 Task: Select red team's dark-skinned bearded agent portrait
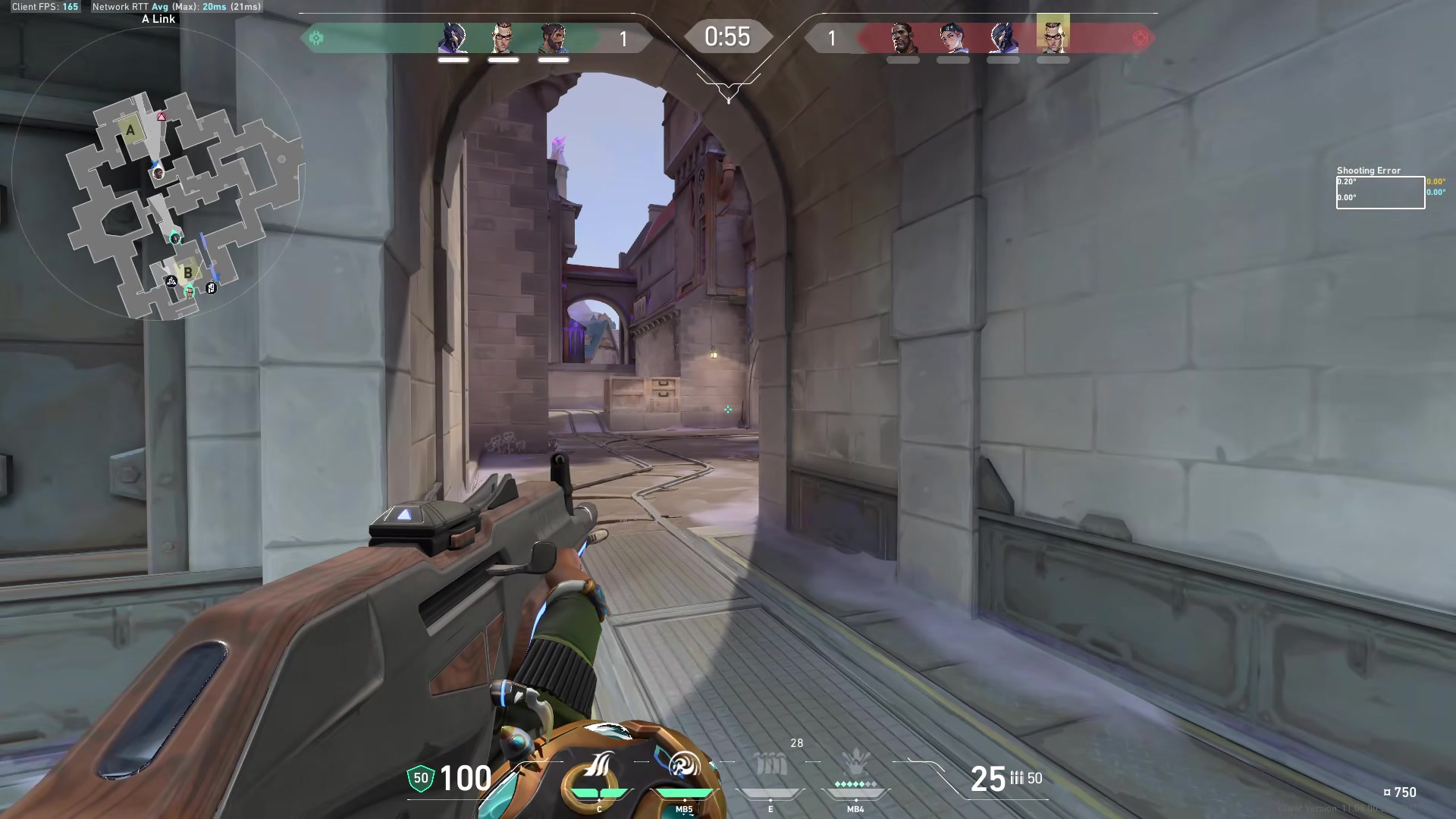pyautogui.click(x=902, y=38)
